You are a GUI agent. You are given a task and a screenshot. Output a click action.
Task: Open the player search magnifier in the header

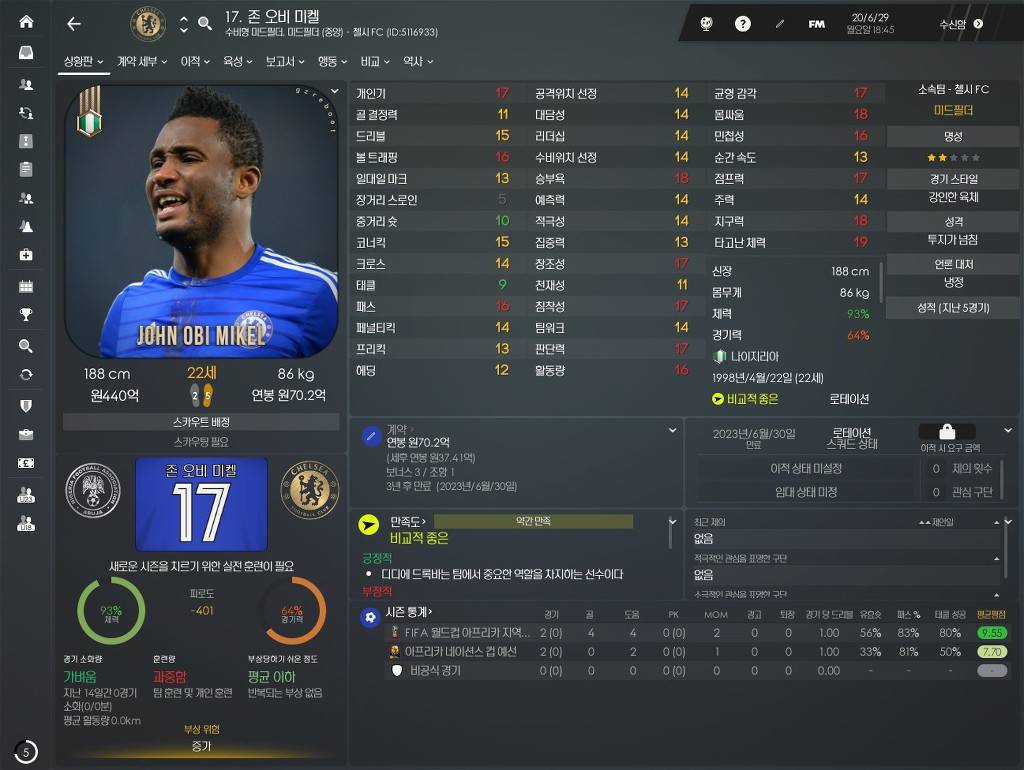click(205, 24)
